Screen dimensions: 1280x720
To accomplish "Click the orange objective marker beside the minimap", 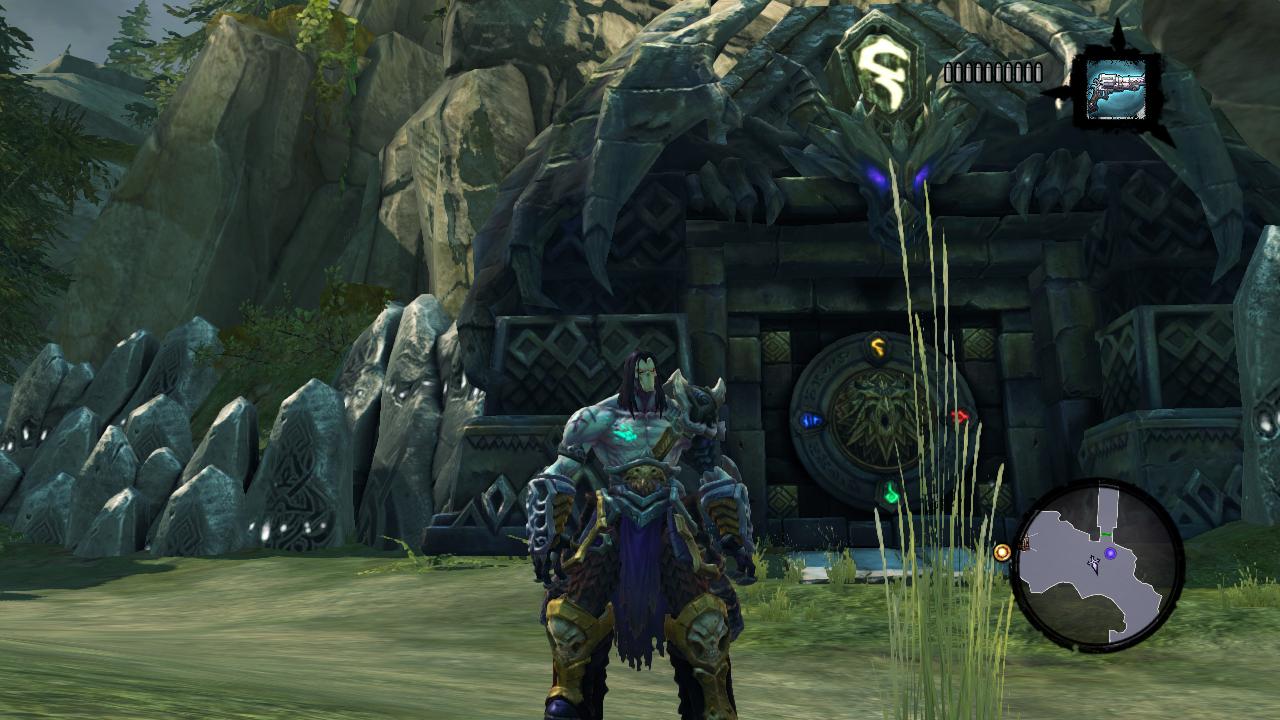I will [x=1002, y=552].
